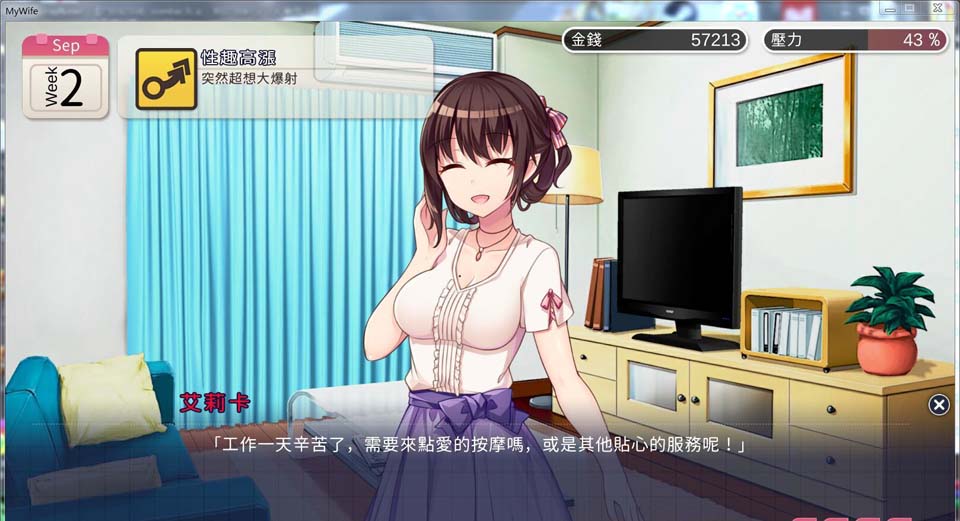The image size is (960, 521).
Task: Select the yellow male-symbol status icon
Action: (160, 79)
